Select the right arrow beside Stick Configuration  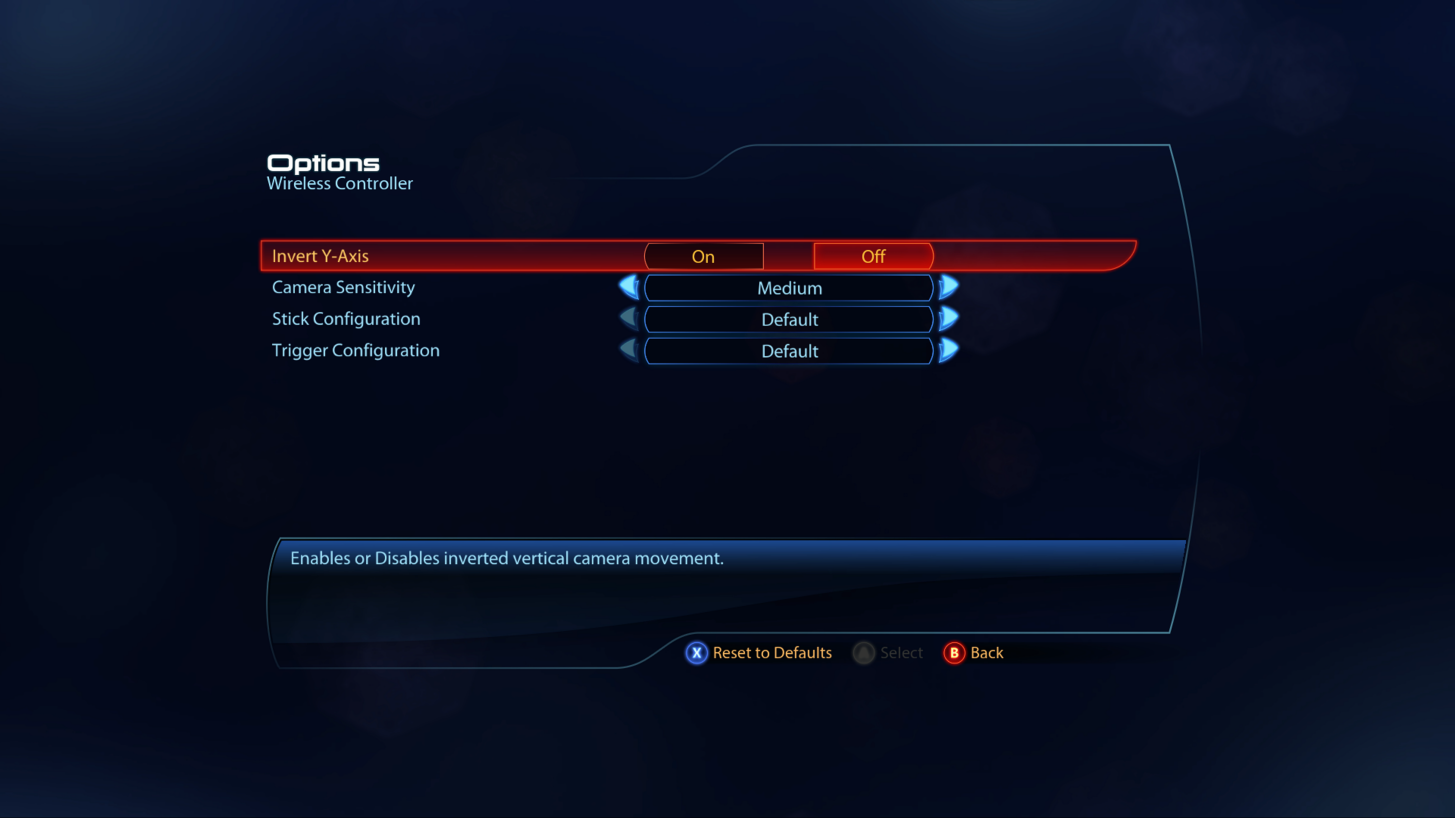pyautogui.click(x=948, y=319)
